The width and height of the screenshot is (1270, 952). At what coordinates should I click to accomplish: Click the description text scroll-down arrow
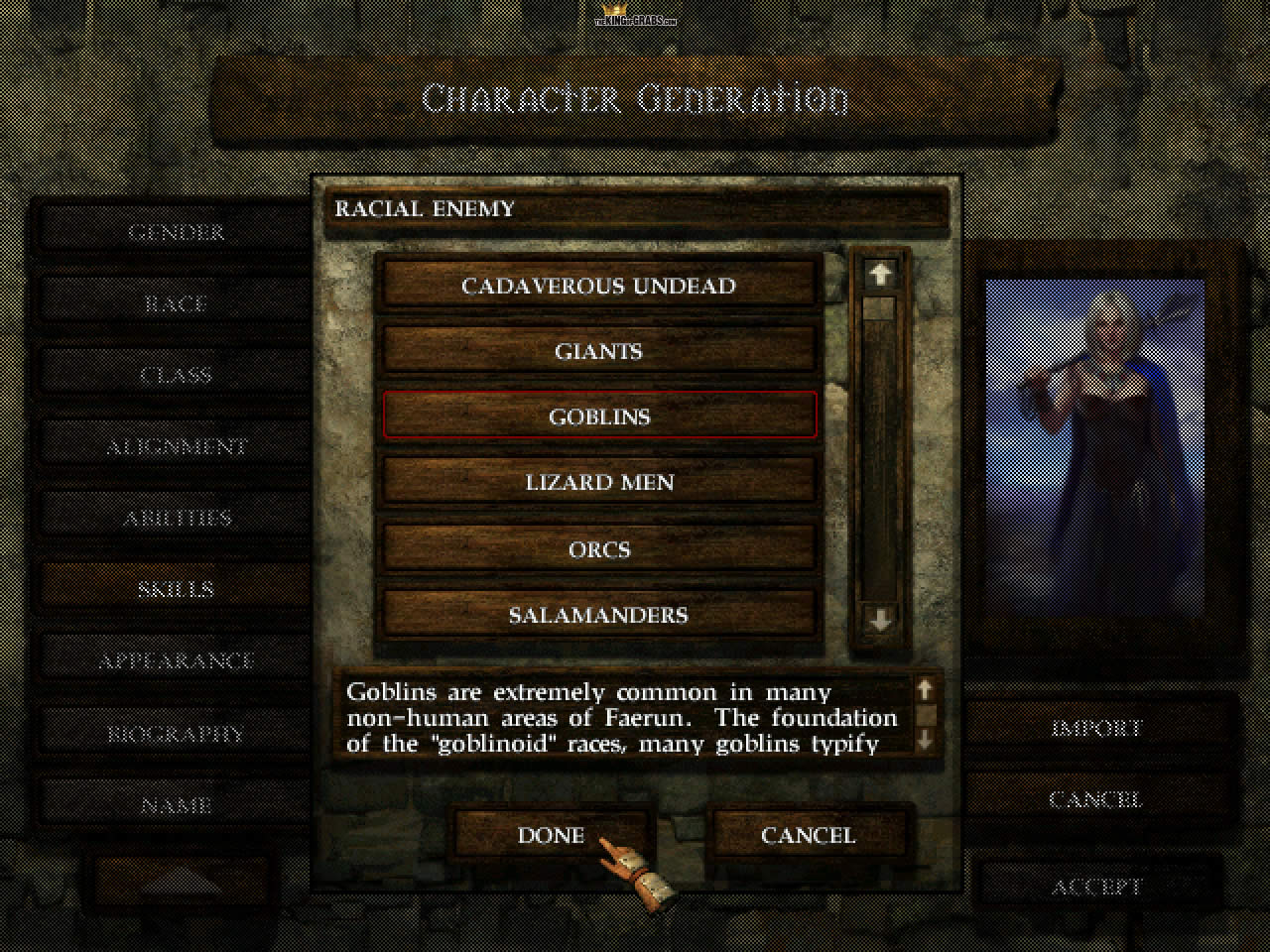point(925,740)
